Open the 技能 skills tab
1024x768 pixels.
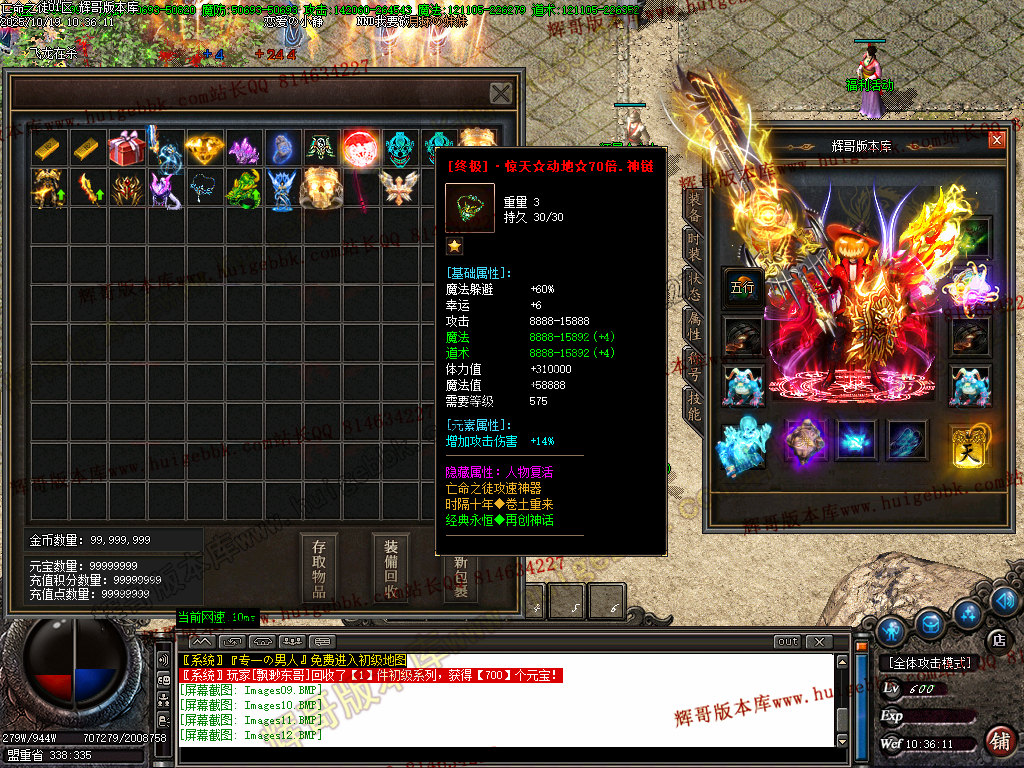pyautogui.click(x=693, y=403)
